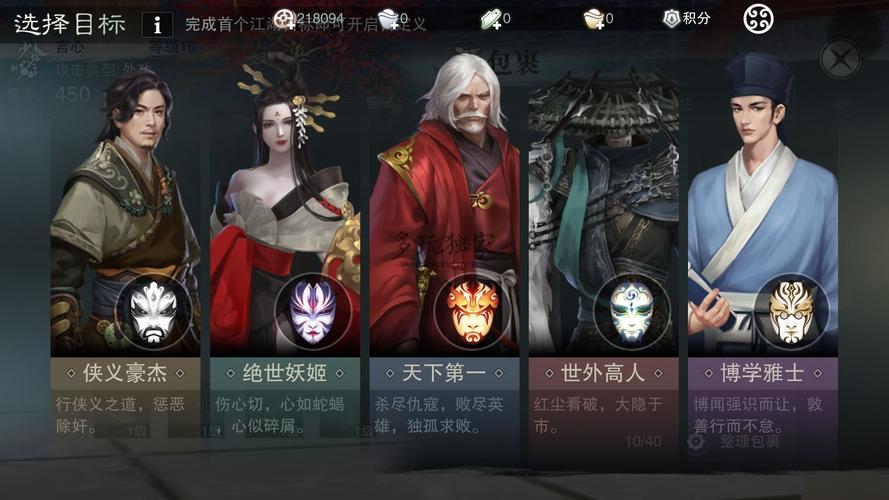
Task: Close the panel with the X button
Action: [x=839, y=59]
